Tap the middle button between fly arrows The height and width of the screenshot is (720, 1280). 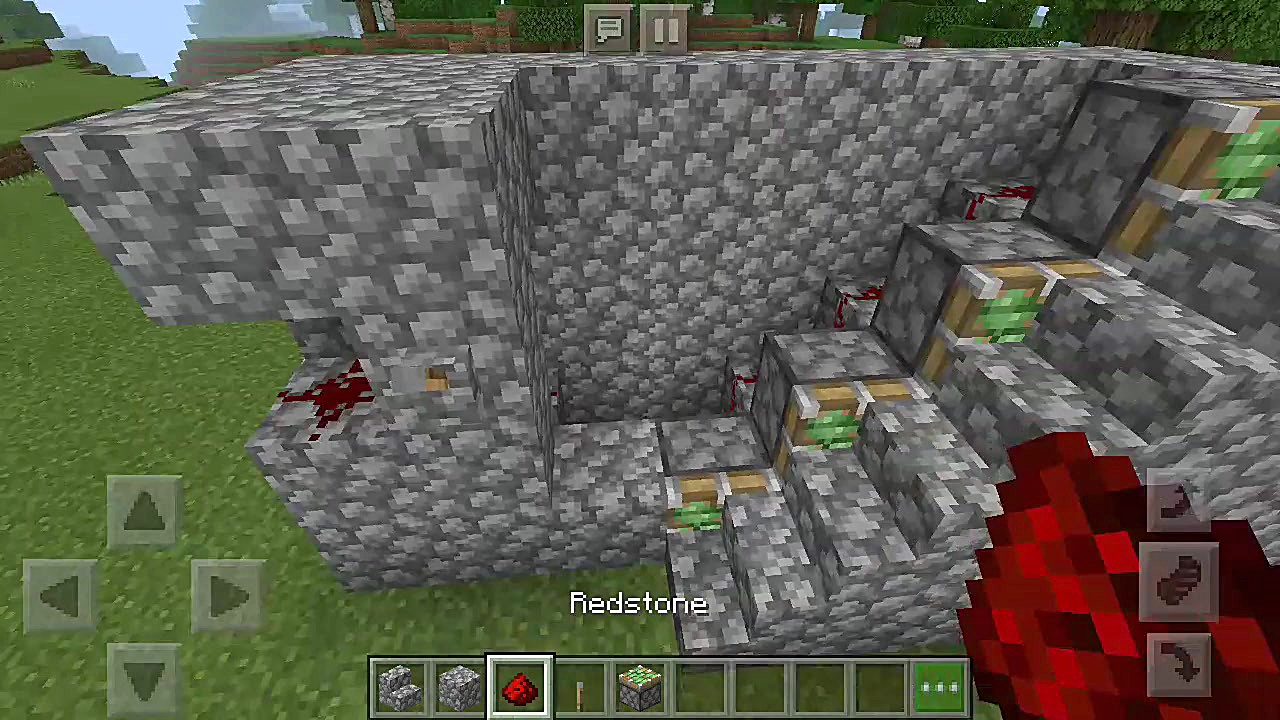(1179, 581)
